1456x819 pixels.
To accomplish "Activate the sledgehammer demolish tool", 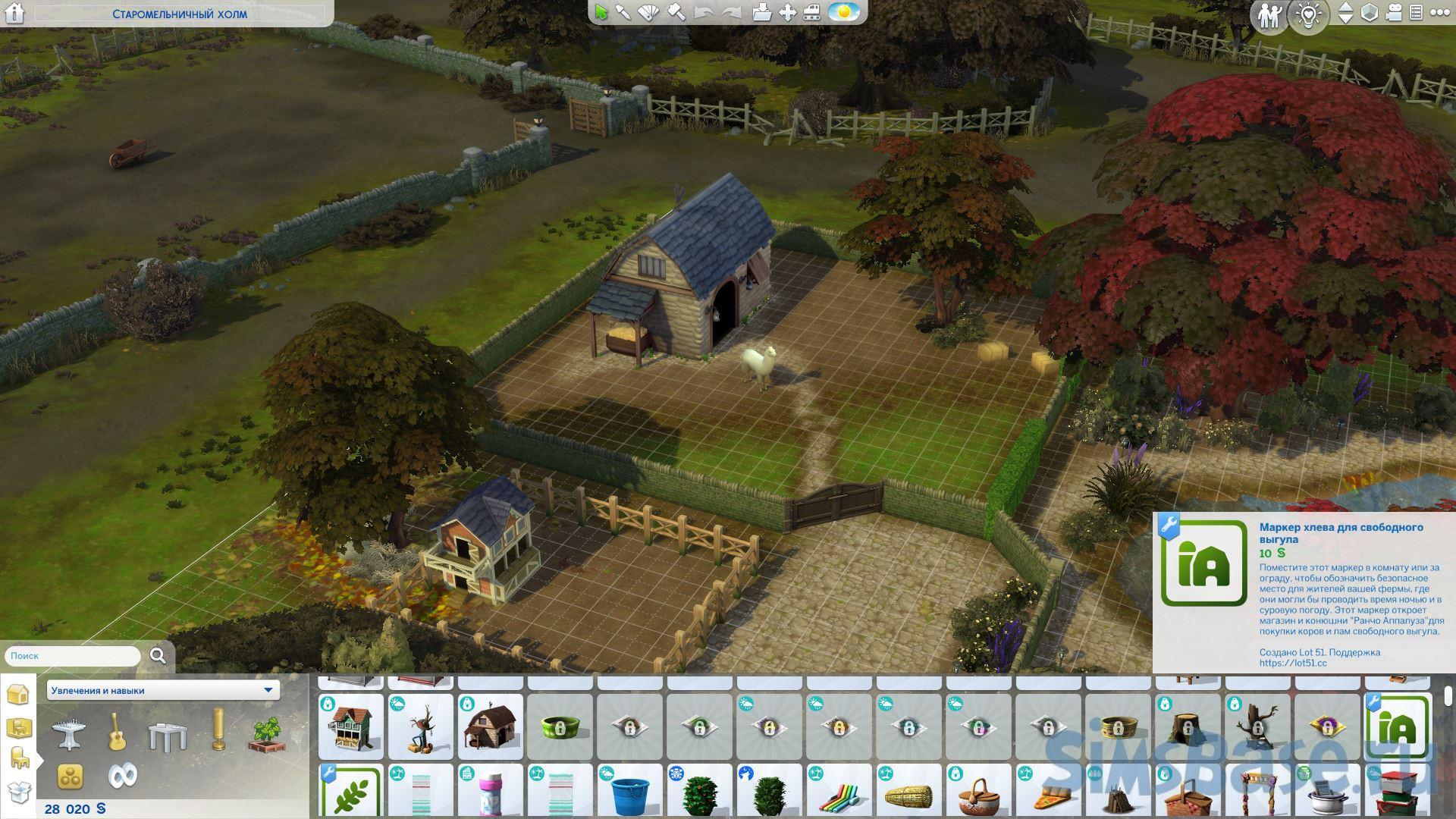I will coord(676,13).
